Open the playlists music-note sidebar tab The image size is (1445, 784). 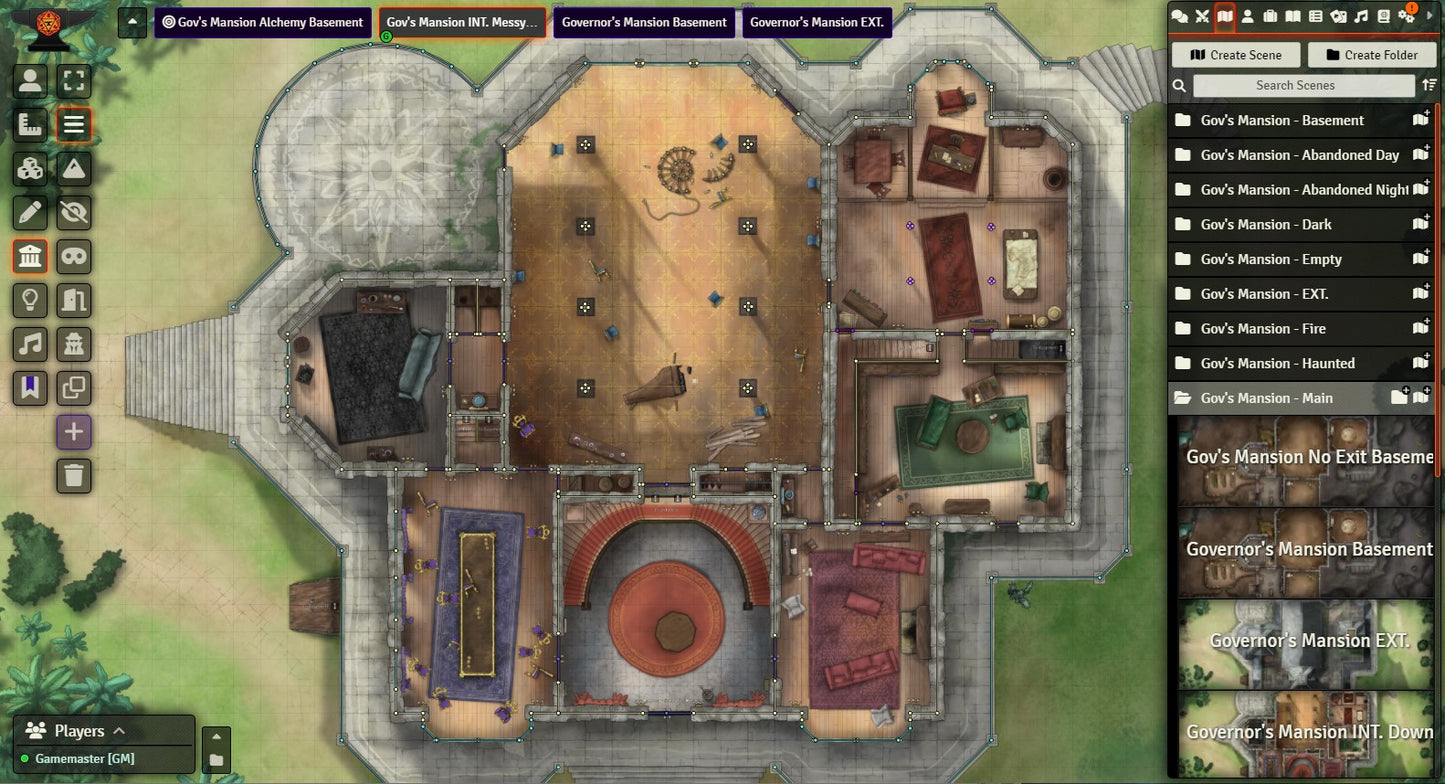(1361, 16)
